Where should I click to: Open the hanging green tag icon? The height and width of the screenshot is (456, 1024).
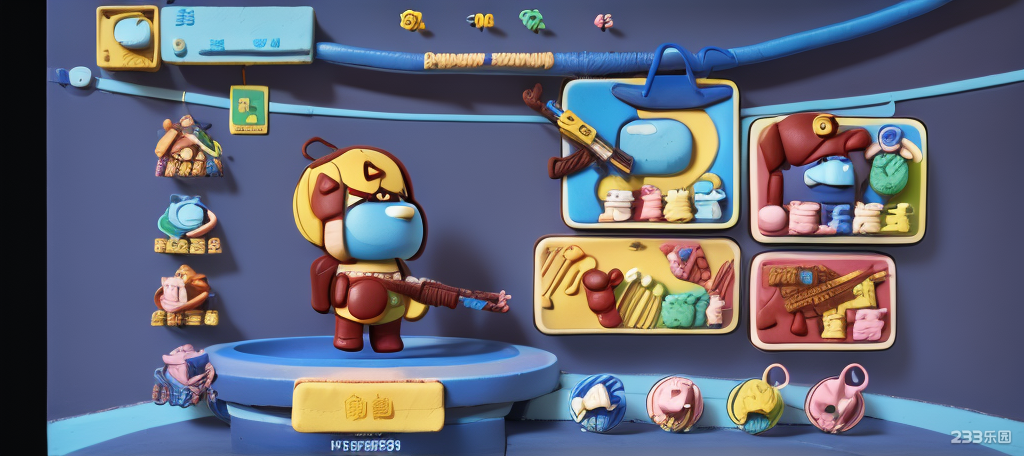click(x=248, y=109)
